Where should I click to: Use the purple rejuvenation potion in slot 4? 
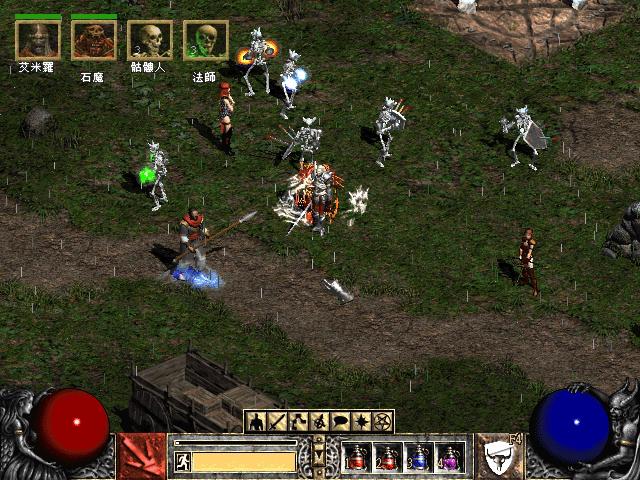pos(449,457)
